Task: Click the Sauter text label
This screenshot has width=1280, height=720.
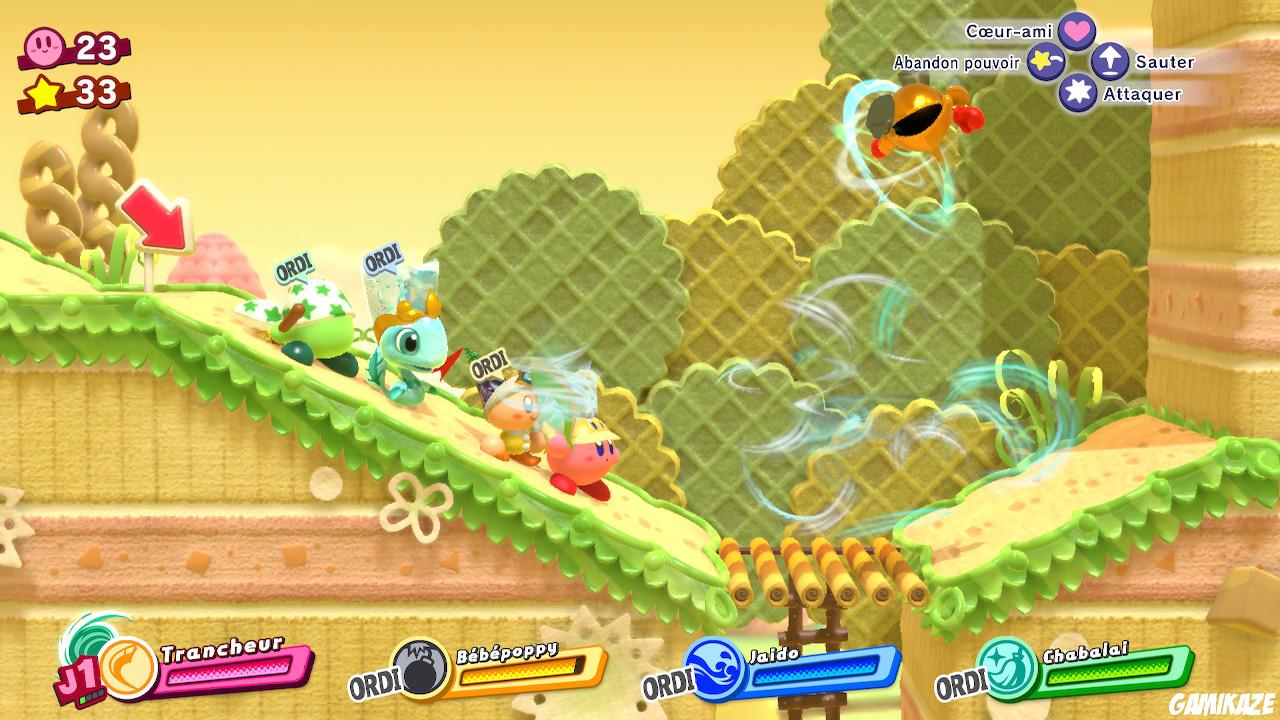Action: [x=1163, y=62]
